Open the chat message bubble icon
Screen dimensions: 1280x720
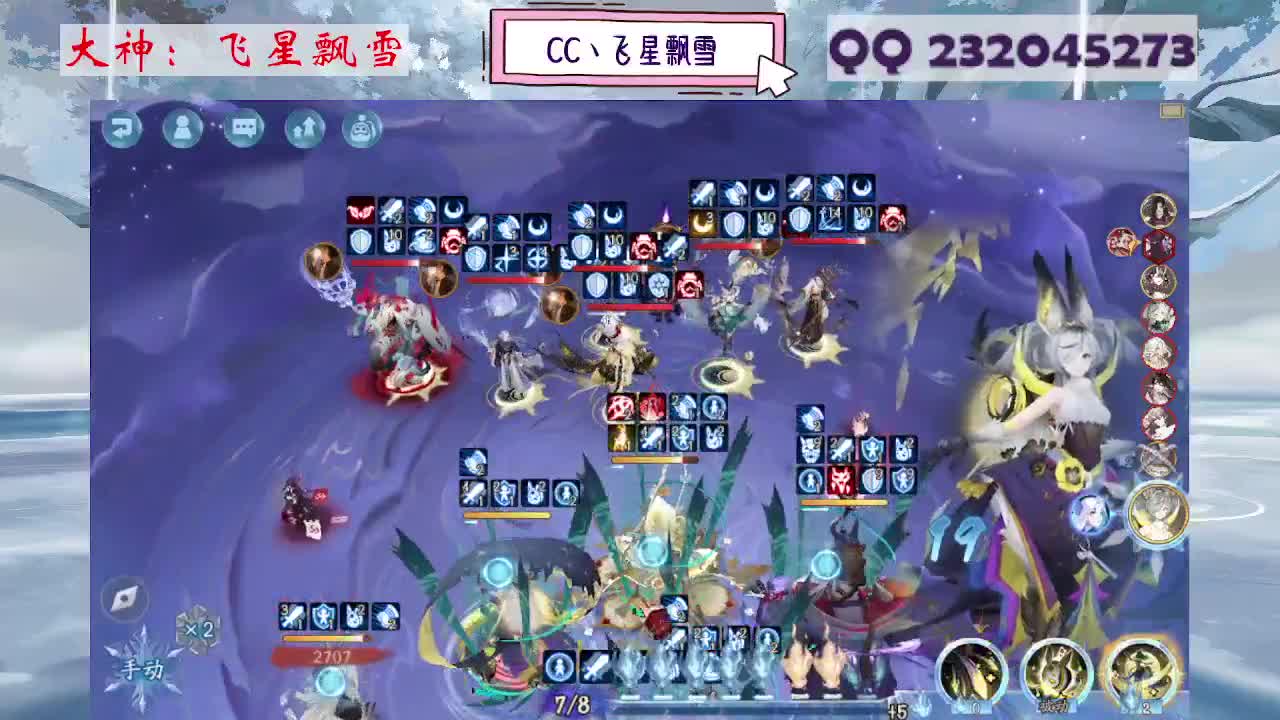click(x=242, y=129)
